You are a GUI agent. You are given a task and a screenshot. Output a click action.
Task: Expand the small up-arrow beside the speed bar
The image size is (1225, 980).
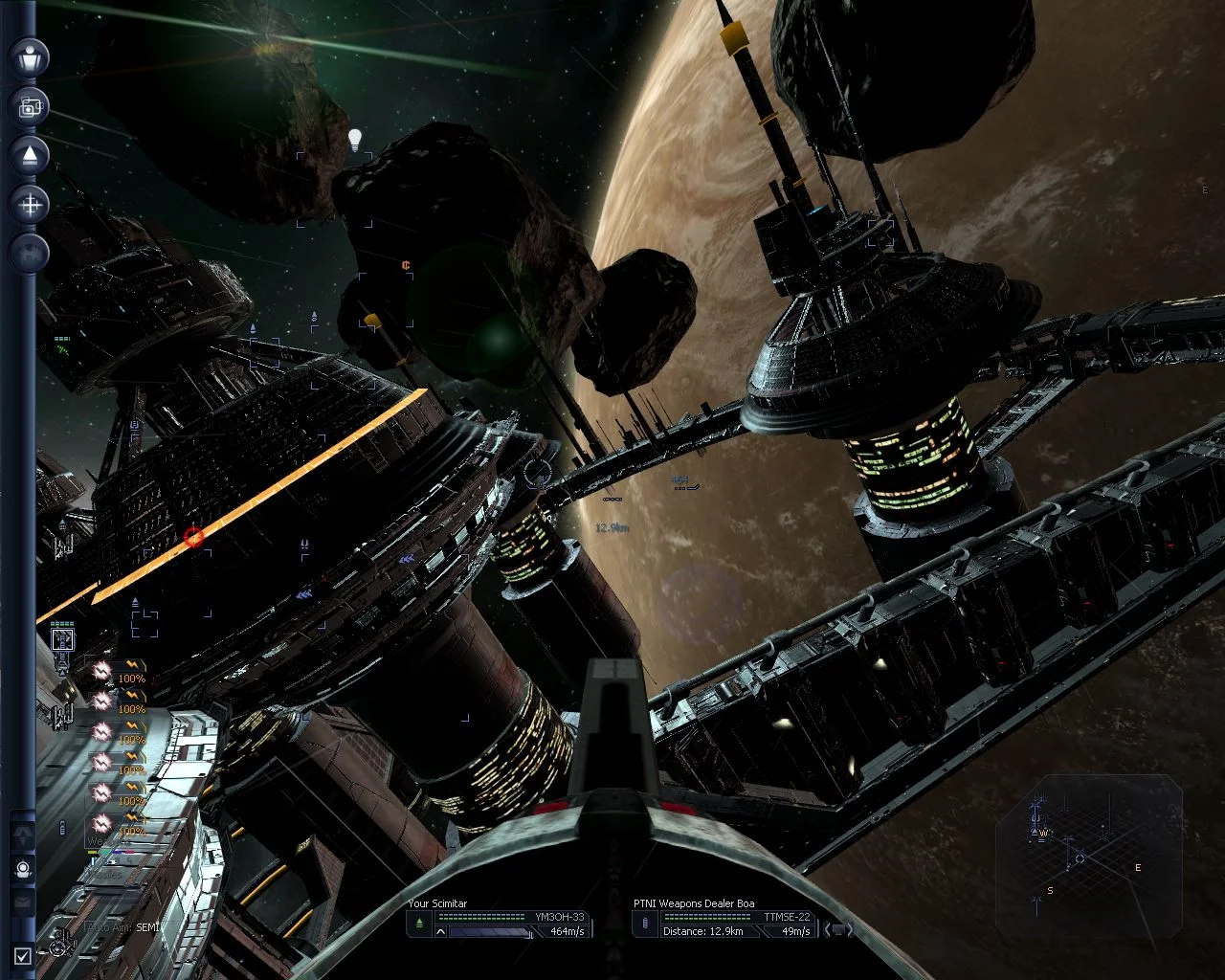pos(441,930)
